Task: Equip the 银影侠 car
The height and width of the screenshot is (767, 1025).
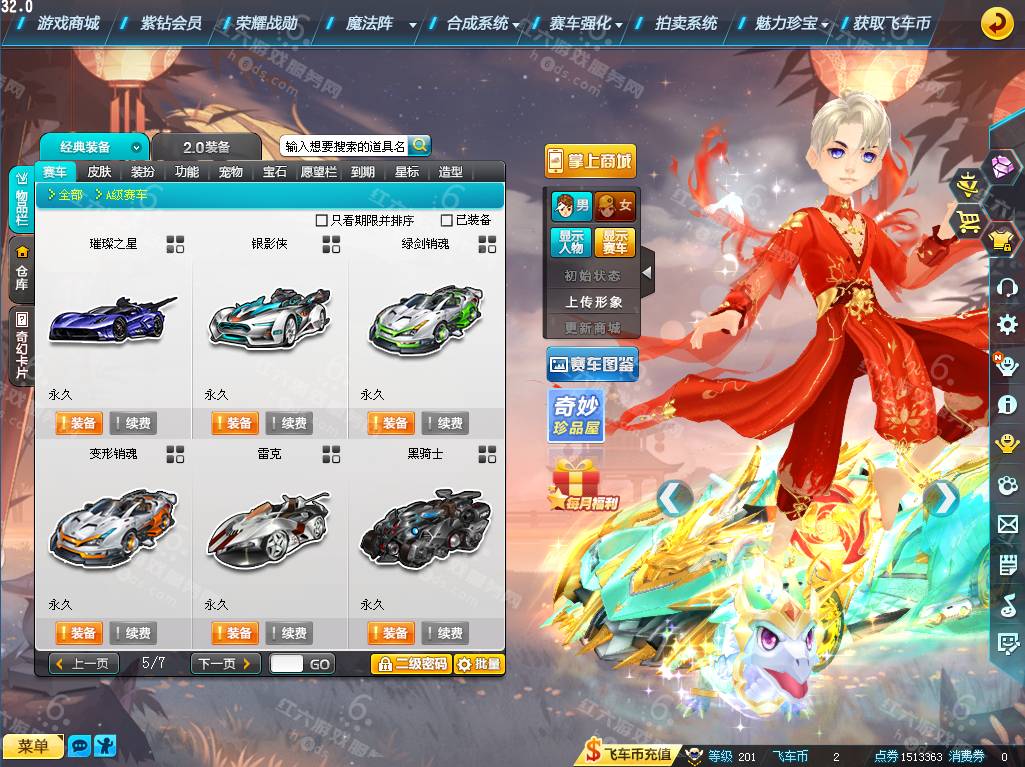Action: tap(234, 423)
